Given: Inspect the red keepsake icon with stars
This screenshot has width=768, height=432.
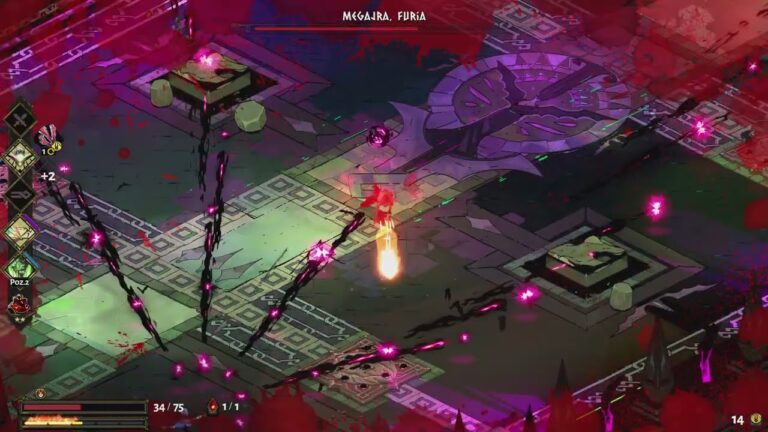Looking at the screenshot, I should point(19,302).
